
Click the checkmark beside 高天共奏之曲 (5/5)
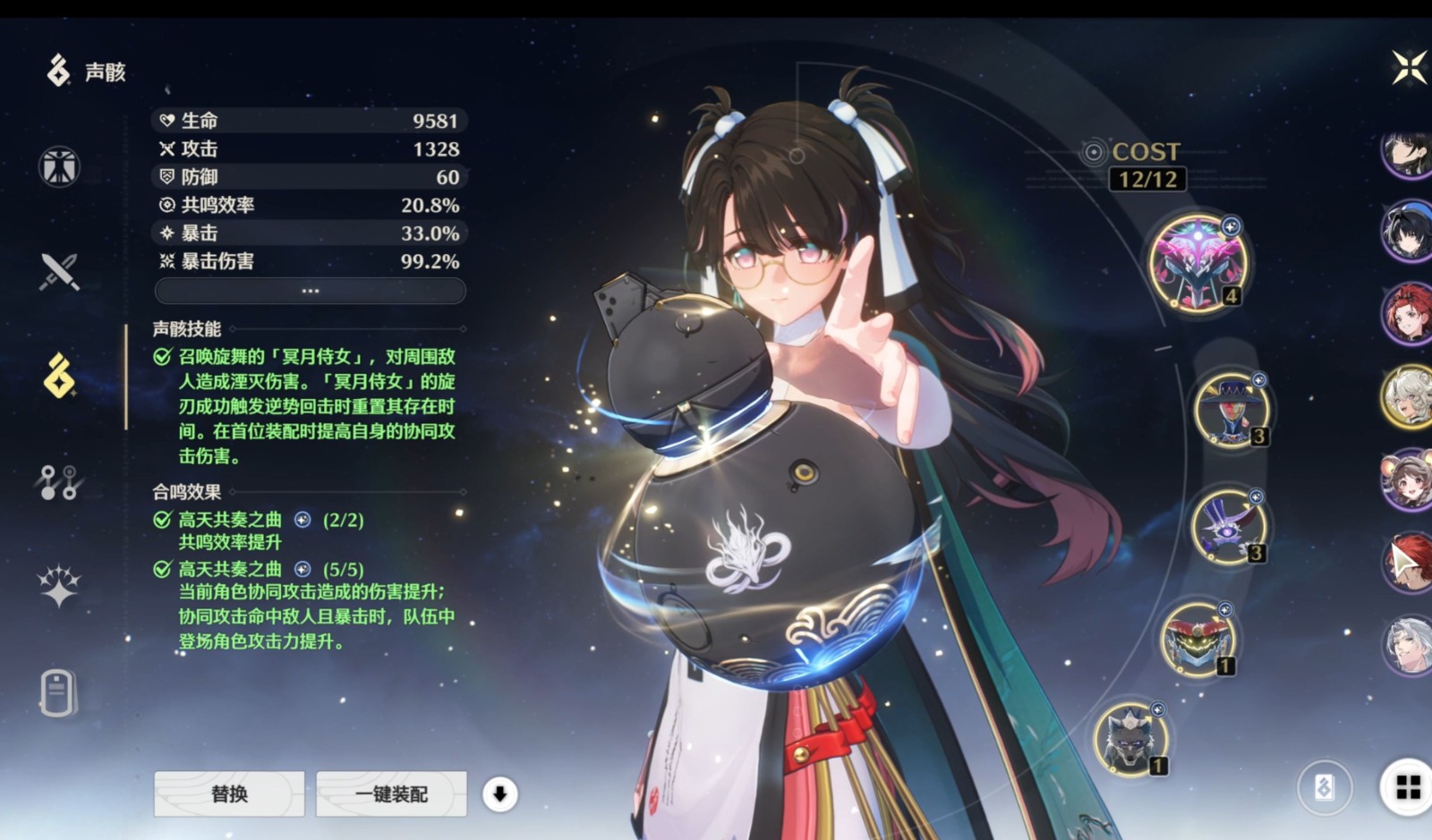(162, 567)
